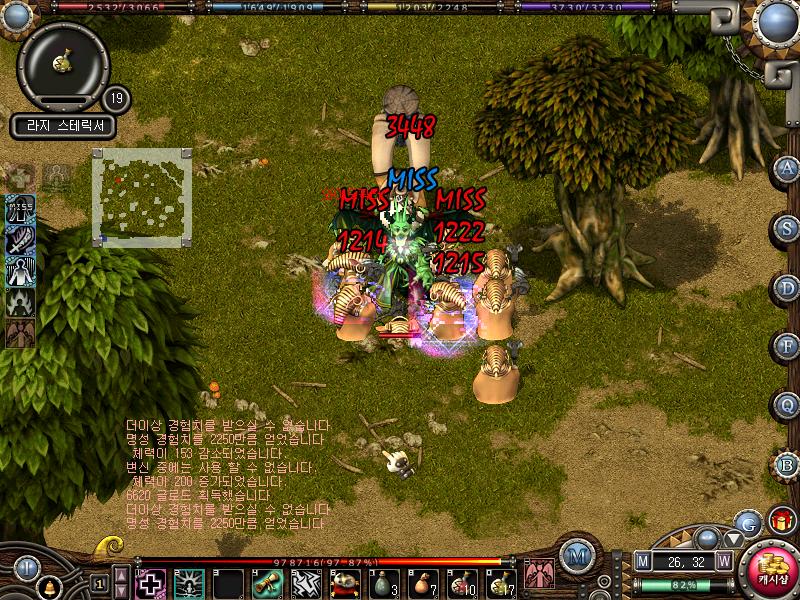Viewport: 800px width, 600px height.
Task: Use the green pouch with count 3
Action: point(383,582)
